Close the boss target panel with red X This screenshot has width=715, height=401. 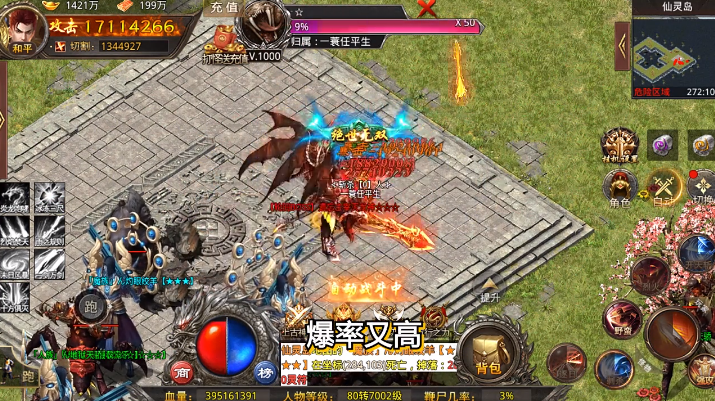point(427,9)
